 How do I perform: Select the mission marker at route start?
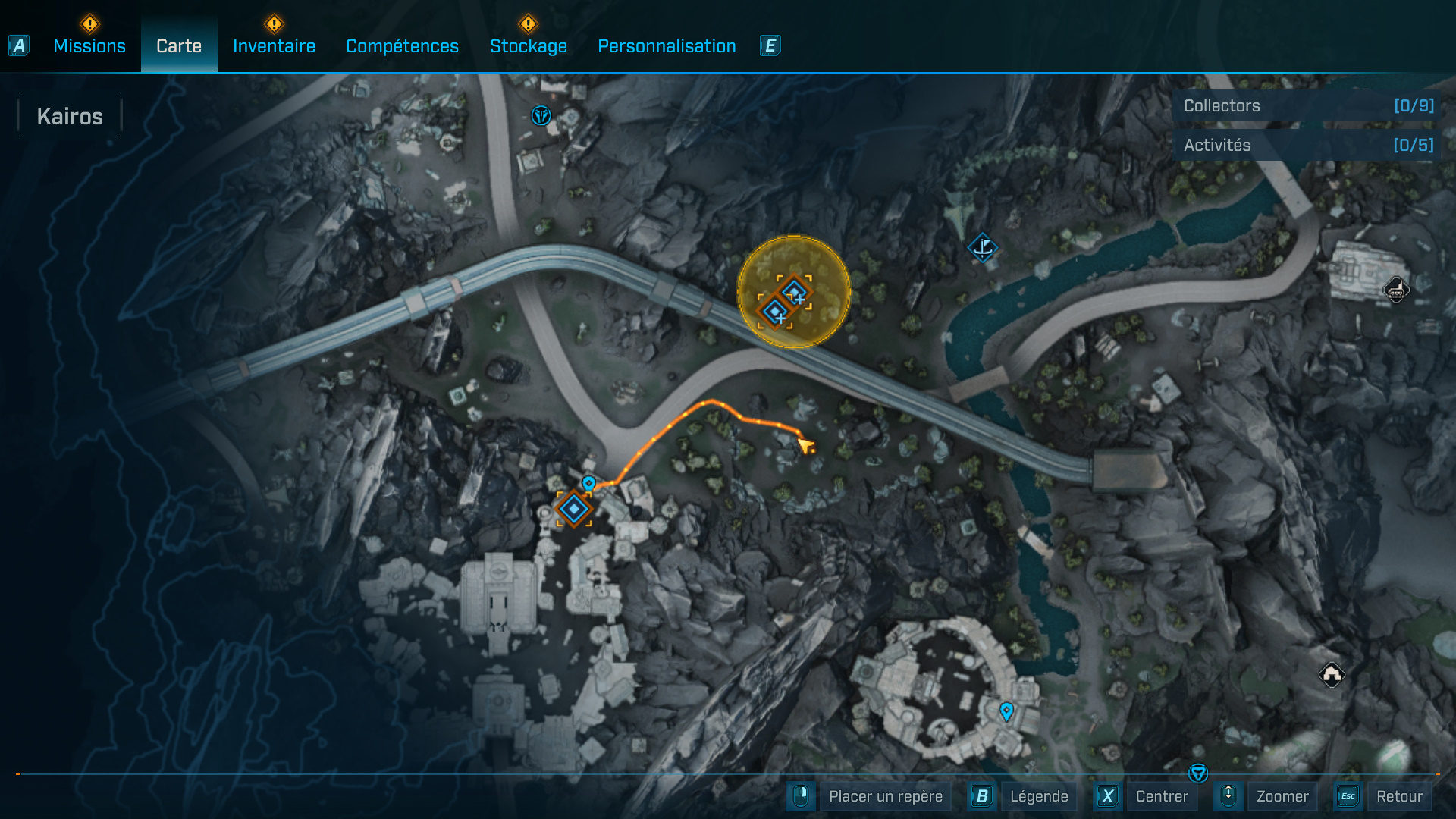574,509
